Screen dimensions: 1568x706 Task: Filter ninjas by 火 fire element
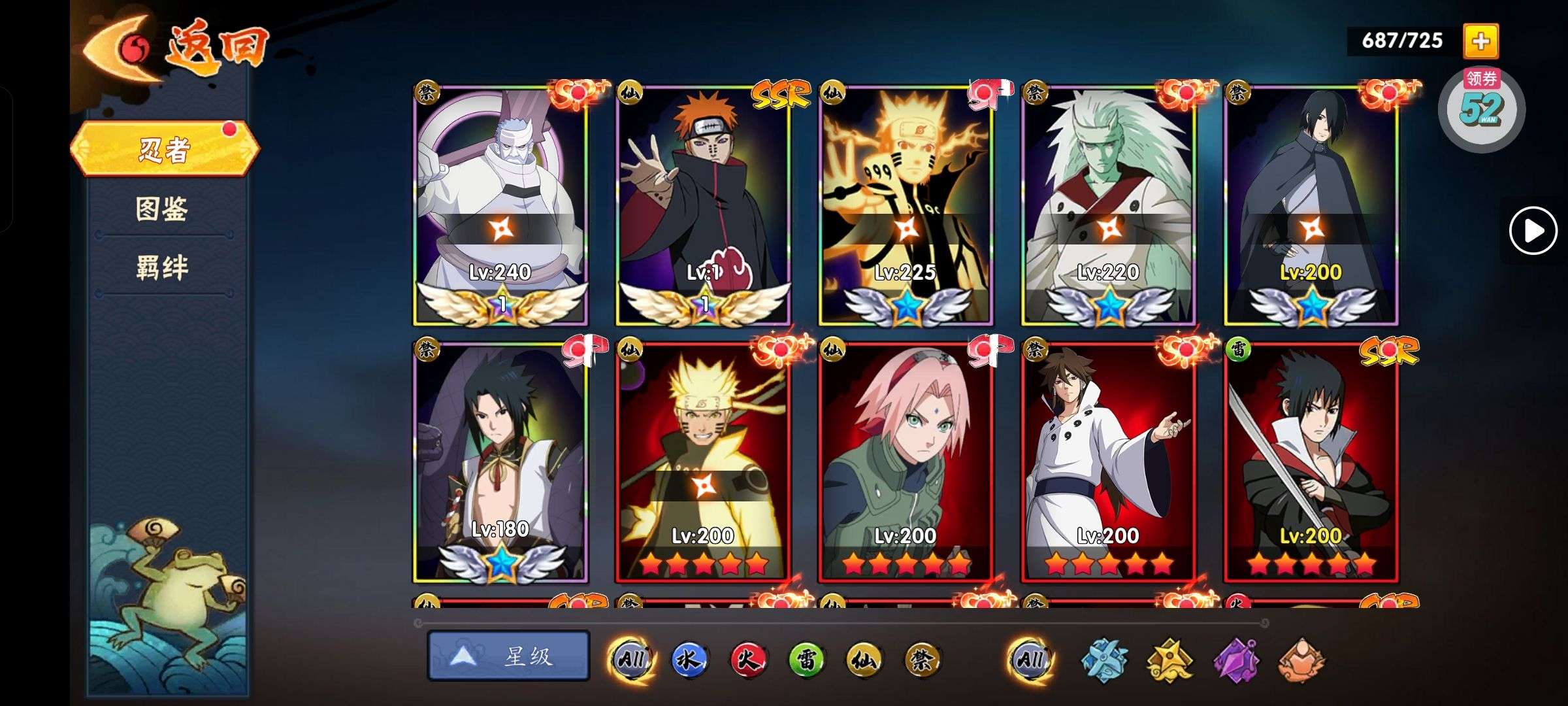pyautogui.click(x=747, y=659)
